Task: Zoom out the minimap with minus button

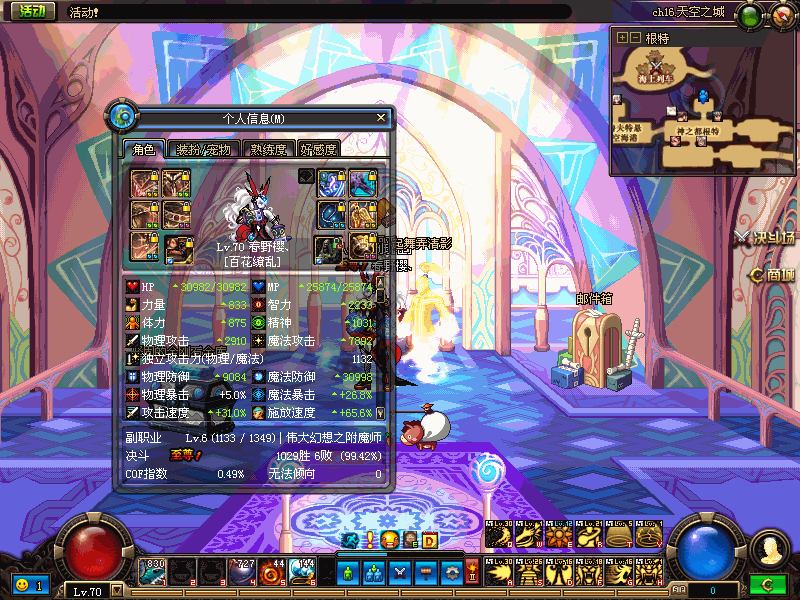Action: (x=635, y=37)
